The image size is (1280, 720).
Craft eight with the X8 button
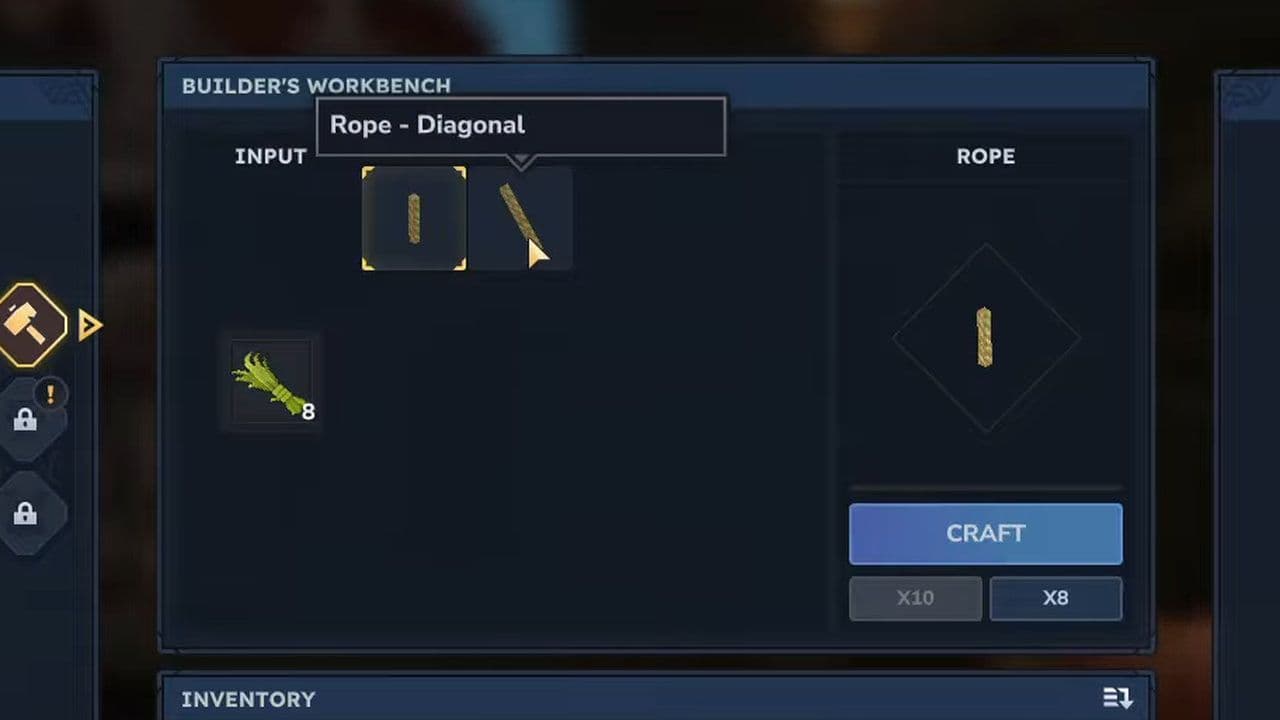pos(1055,598)
